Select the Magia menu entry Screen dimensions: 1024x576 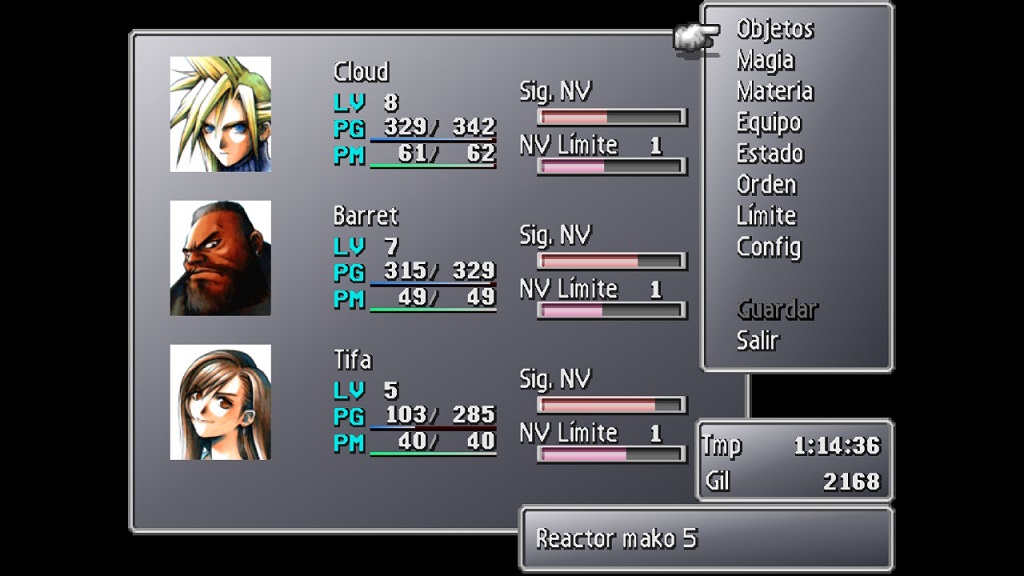pos(766,60)
